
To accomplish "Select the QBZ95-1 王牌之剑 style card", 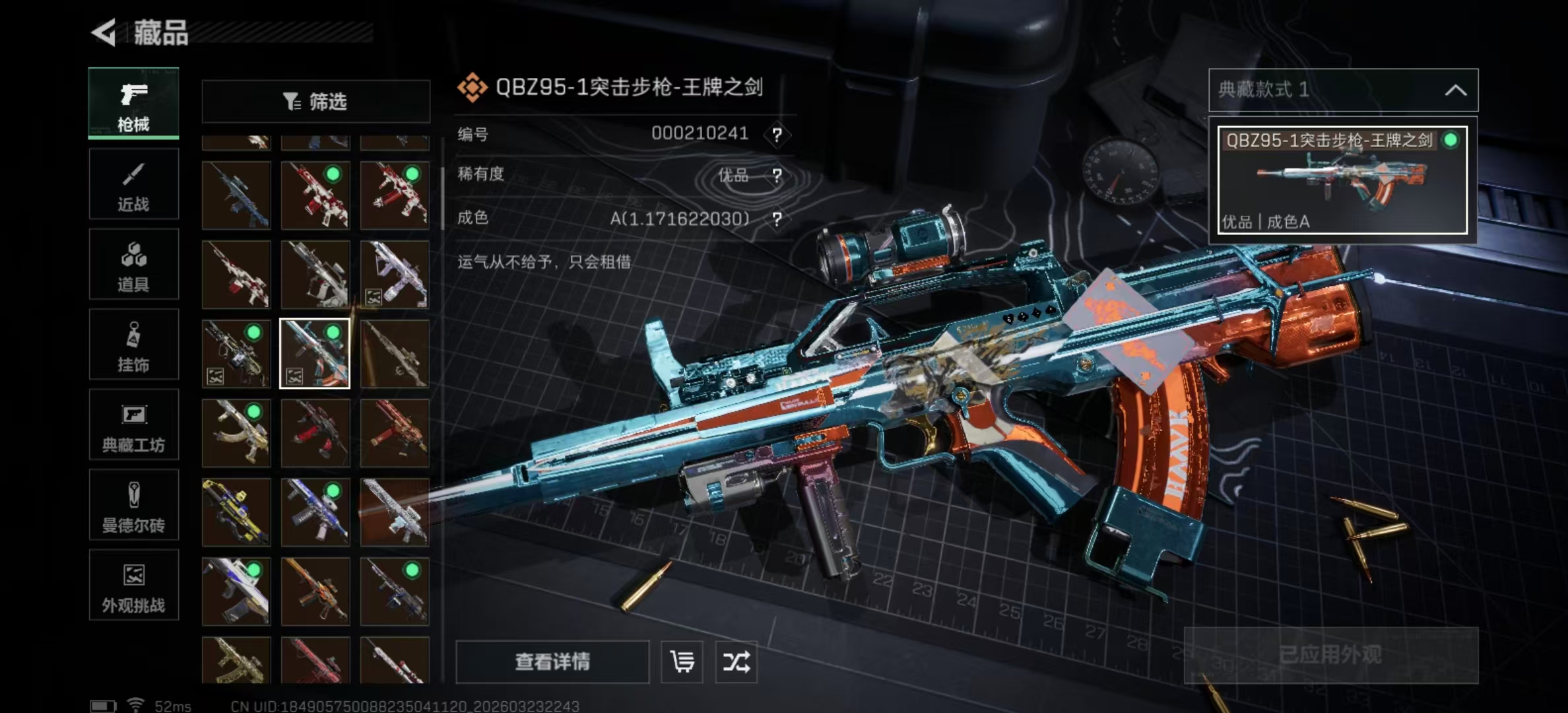I will coord(1342,180).
